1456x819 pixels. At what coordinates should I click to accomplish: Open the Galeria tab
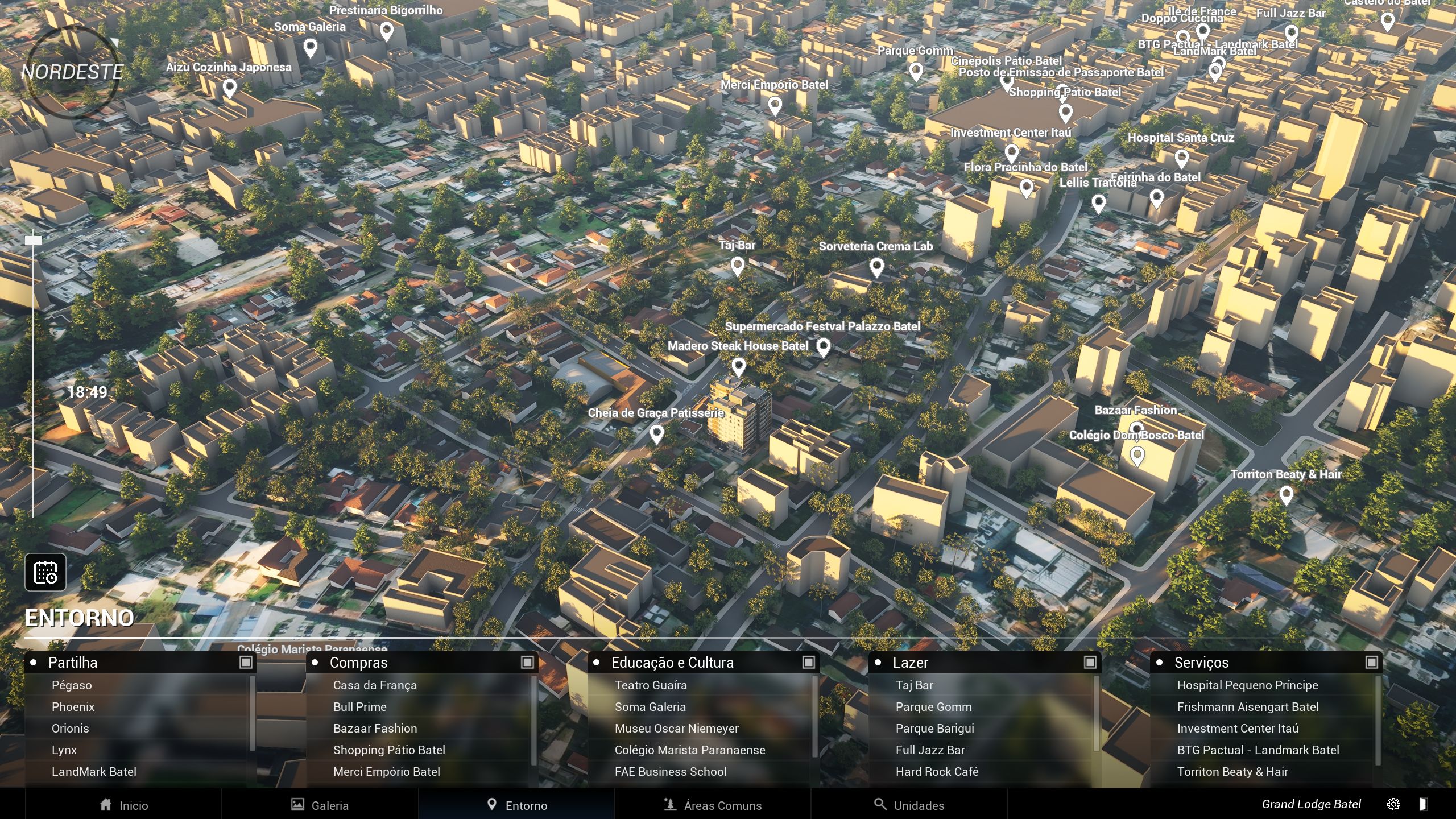click(320, 805)
